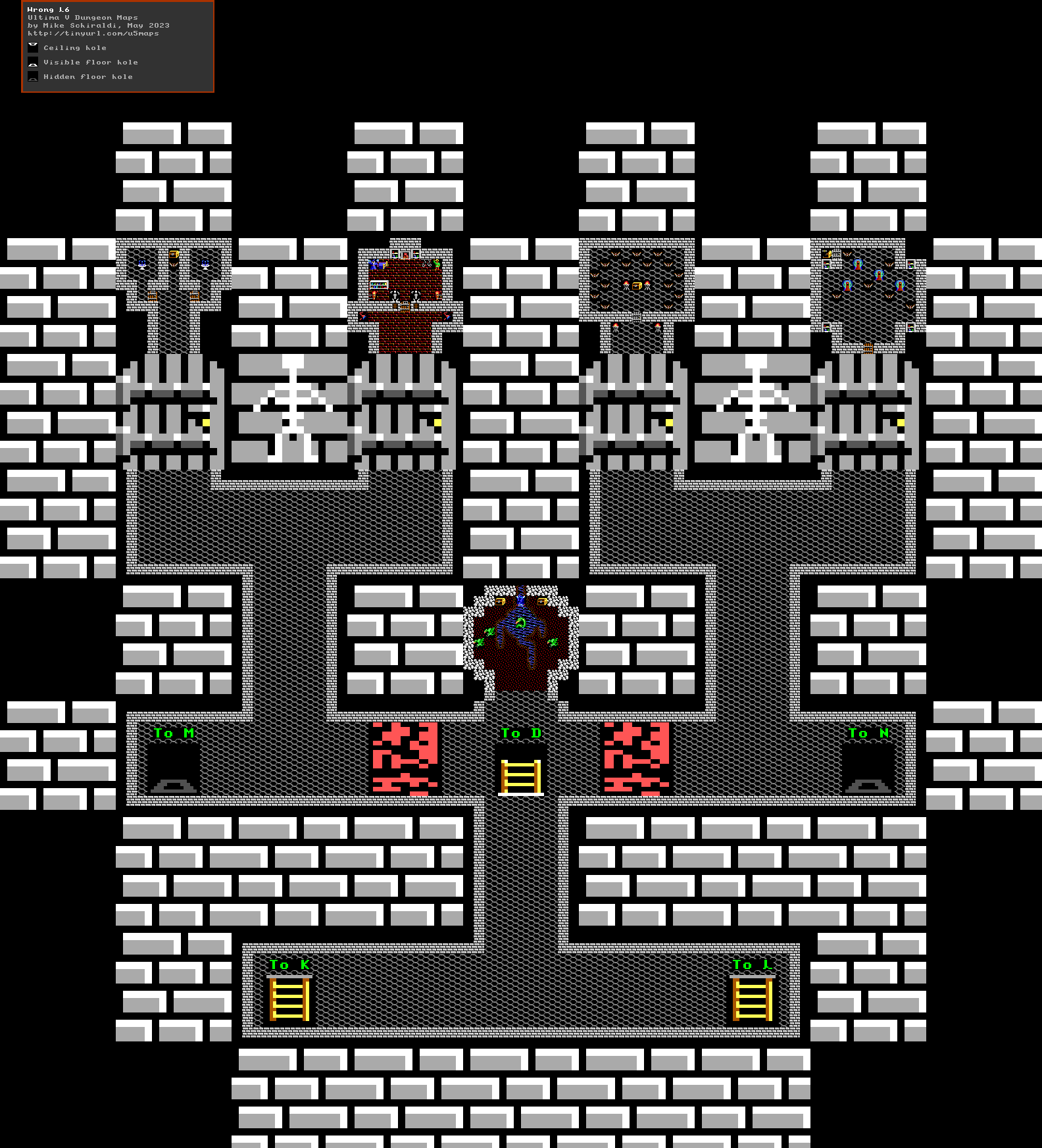
Task: Select the Ceiling hole legend entry
Action: pos(74,48)
